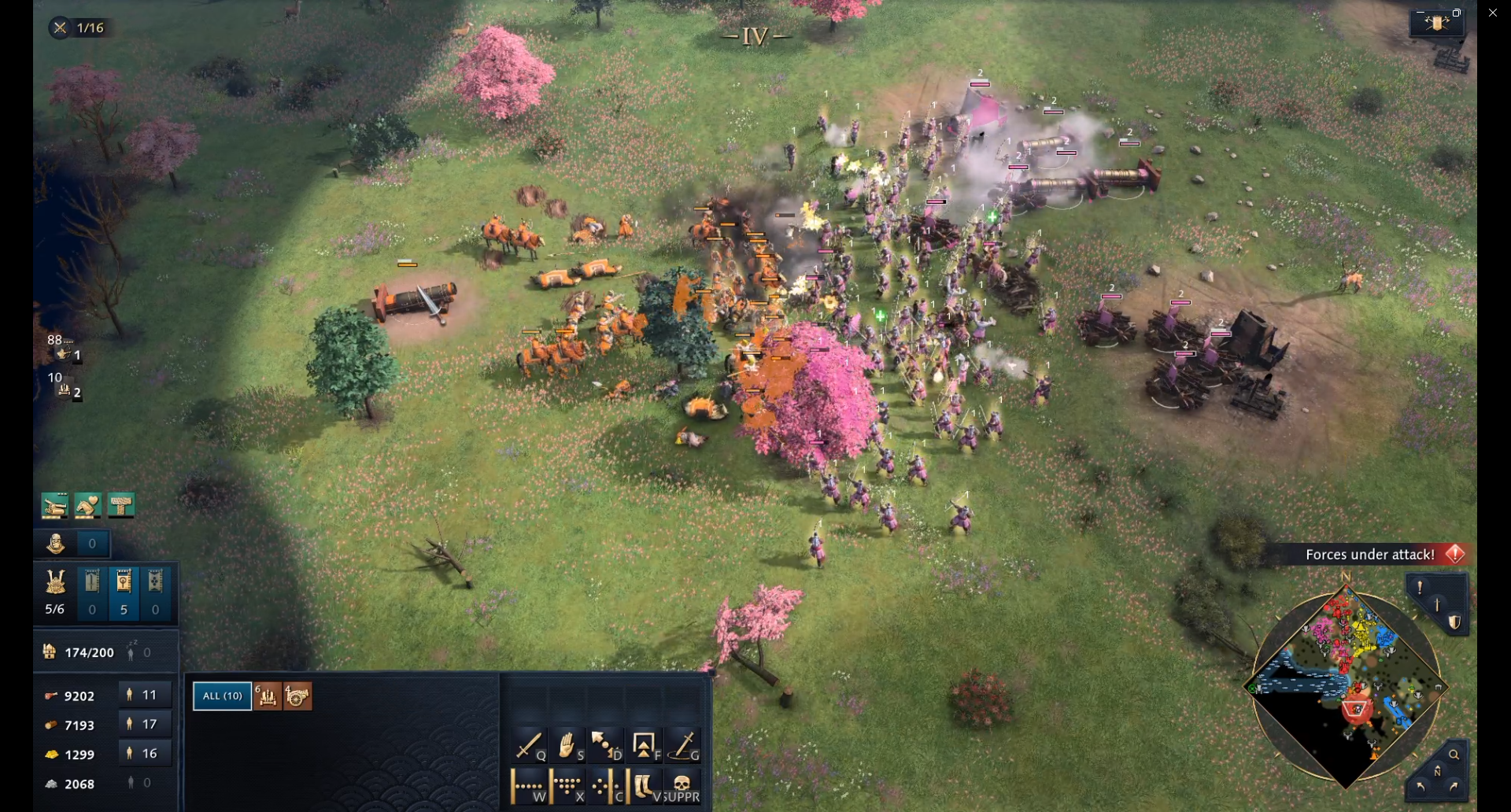Image resolution: width=1511 pixels, height=812 pixels.
Task: Toggle the minimap shield filter
Action: [x=1454, y=622]
